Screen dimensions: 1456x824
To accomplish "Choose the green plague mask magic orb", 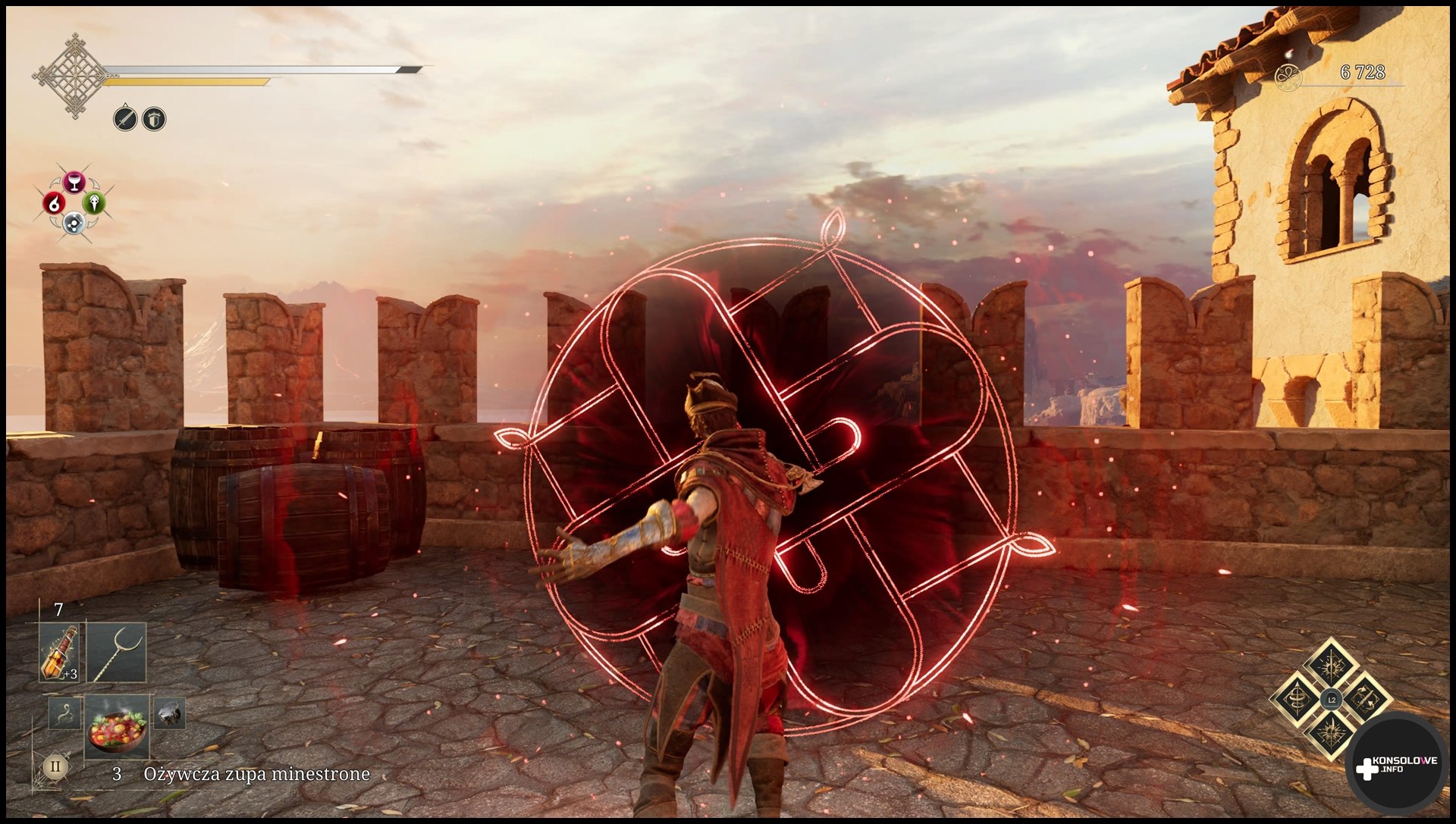I will click(x=94, y=202).
